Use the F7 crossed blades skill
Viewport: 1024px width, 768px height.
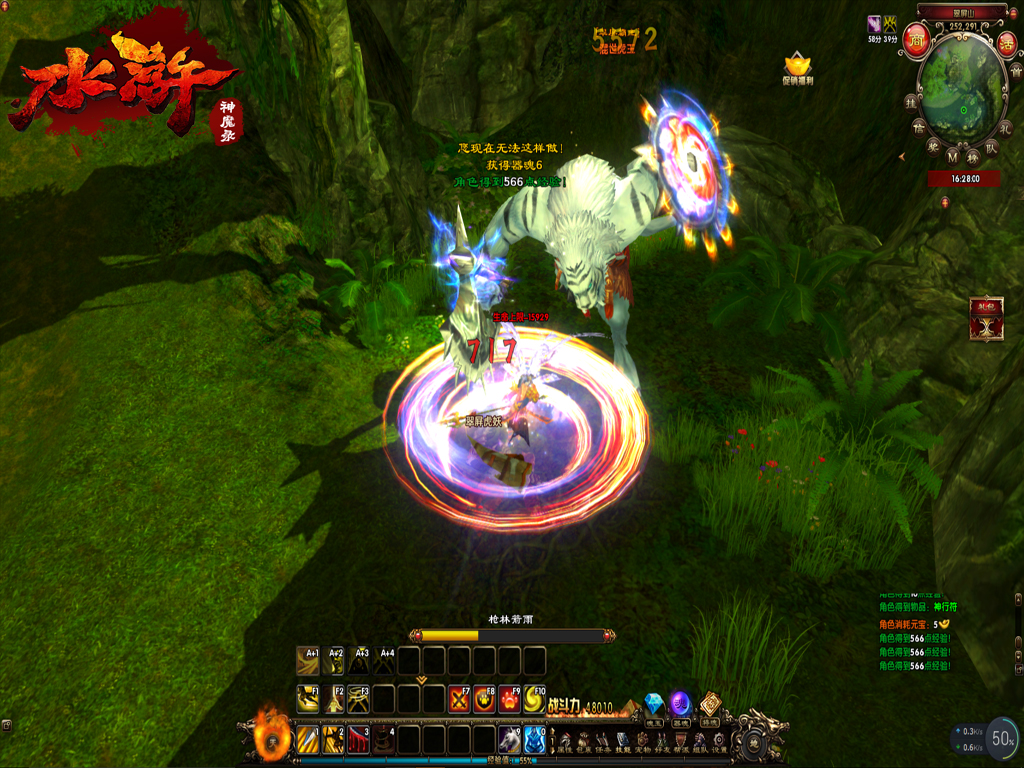pyautogui.click(x=459, y=698)
